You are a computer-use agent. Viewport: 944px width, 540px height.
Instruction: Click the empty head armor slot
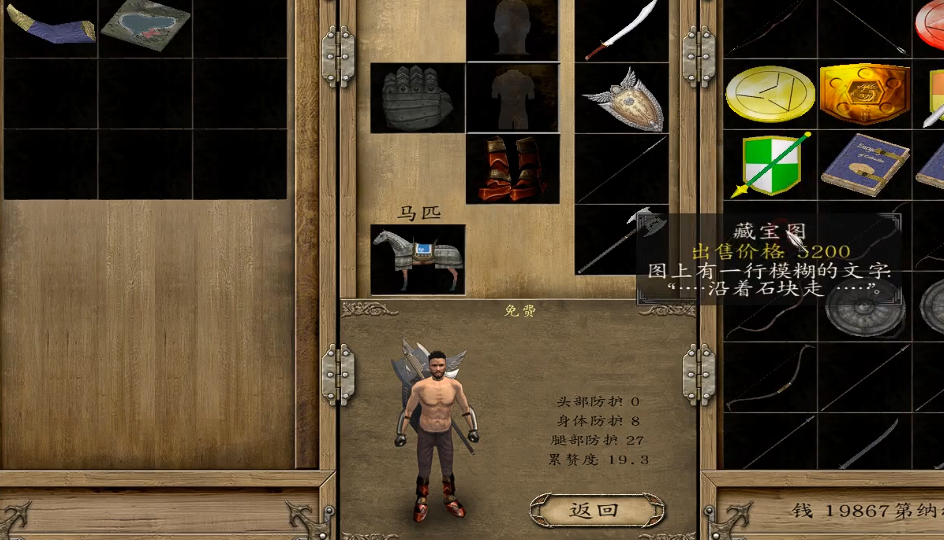point(512,28)
